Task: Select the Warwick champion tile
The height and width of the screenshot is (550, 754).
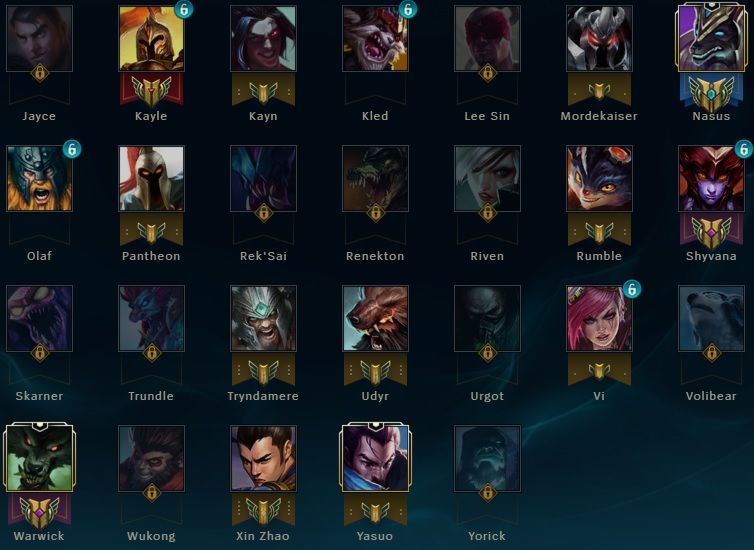Action: 39,458
